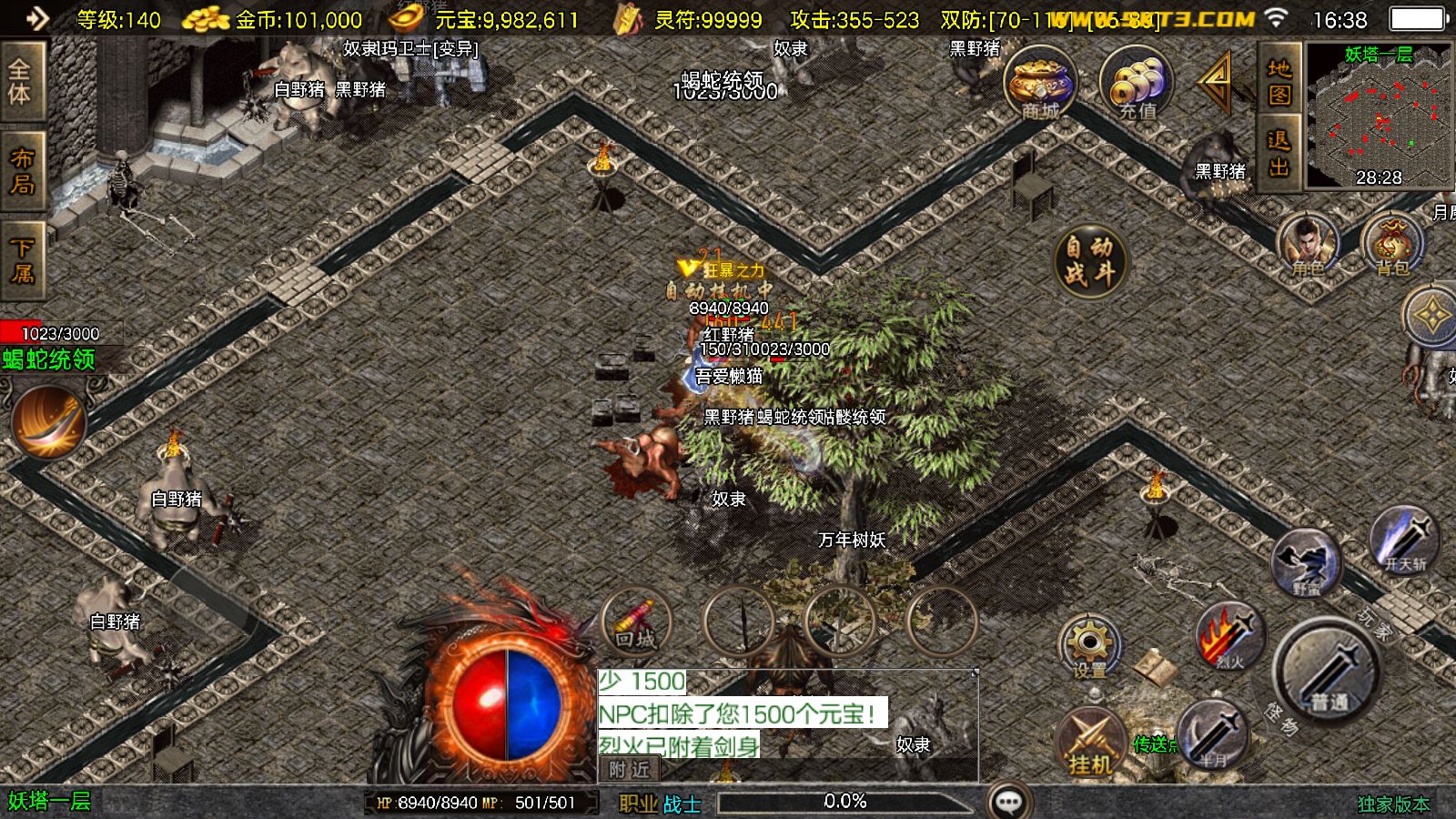Cast the 烈火 flame sword skill
The height and width of the screenshot is (819, 1456).
(x=1229, y=637)
